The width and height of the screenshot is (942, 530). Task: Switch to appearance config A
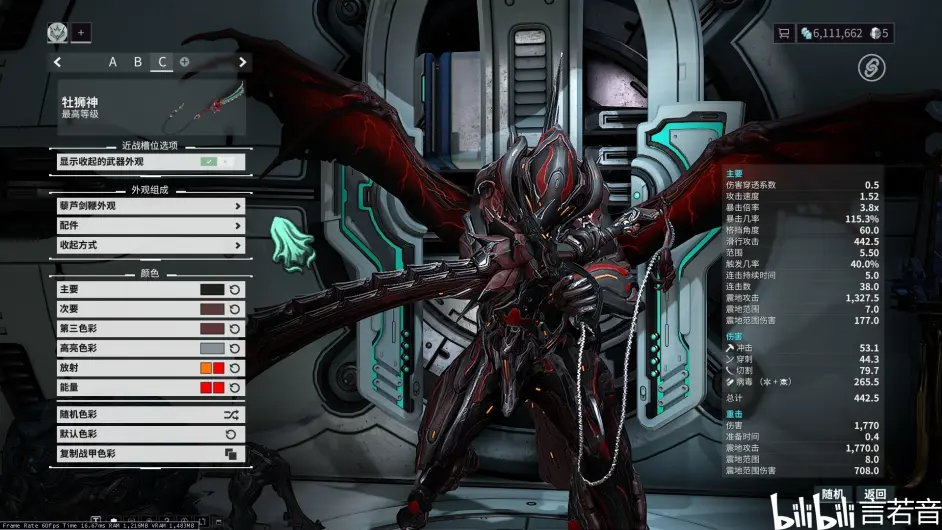point(113,62)
